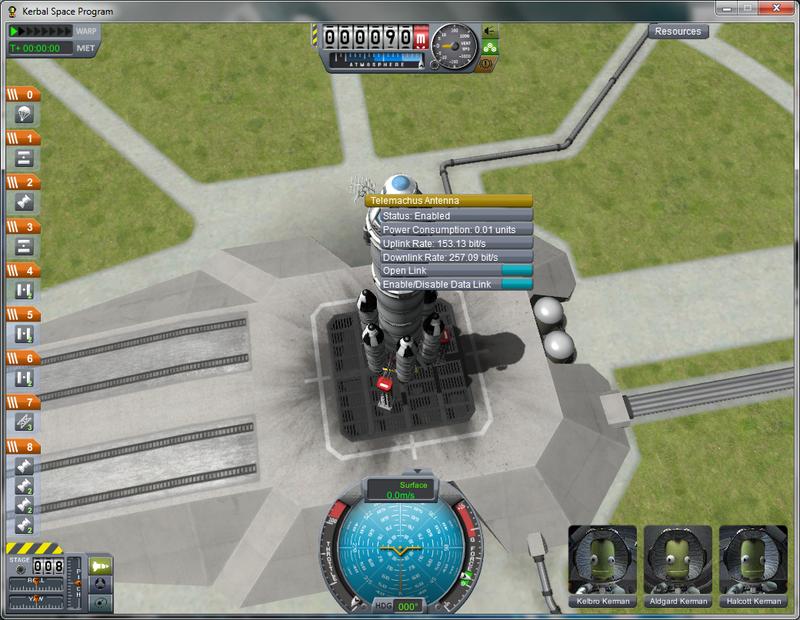Open the Resources panel
Image resolution: width=800 pixels, height=620 pixels.
pos(679,31)
